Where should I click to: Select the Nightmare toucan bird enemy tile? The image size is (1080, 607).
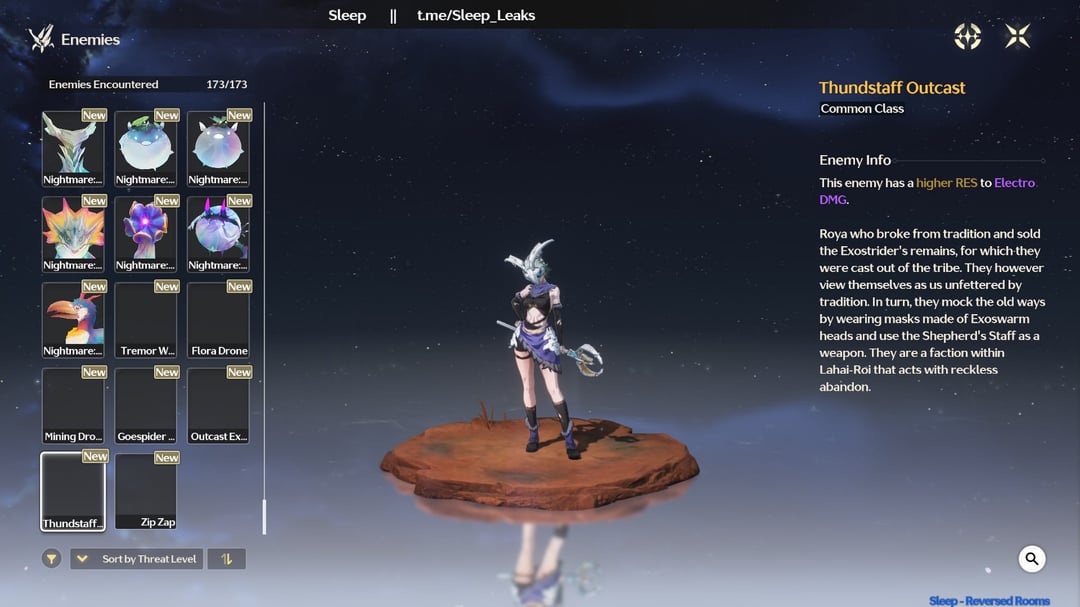click(x=73, y=320)
